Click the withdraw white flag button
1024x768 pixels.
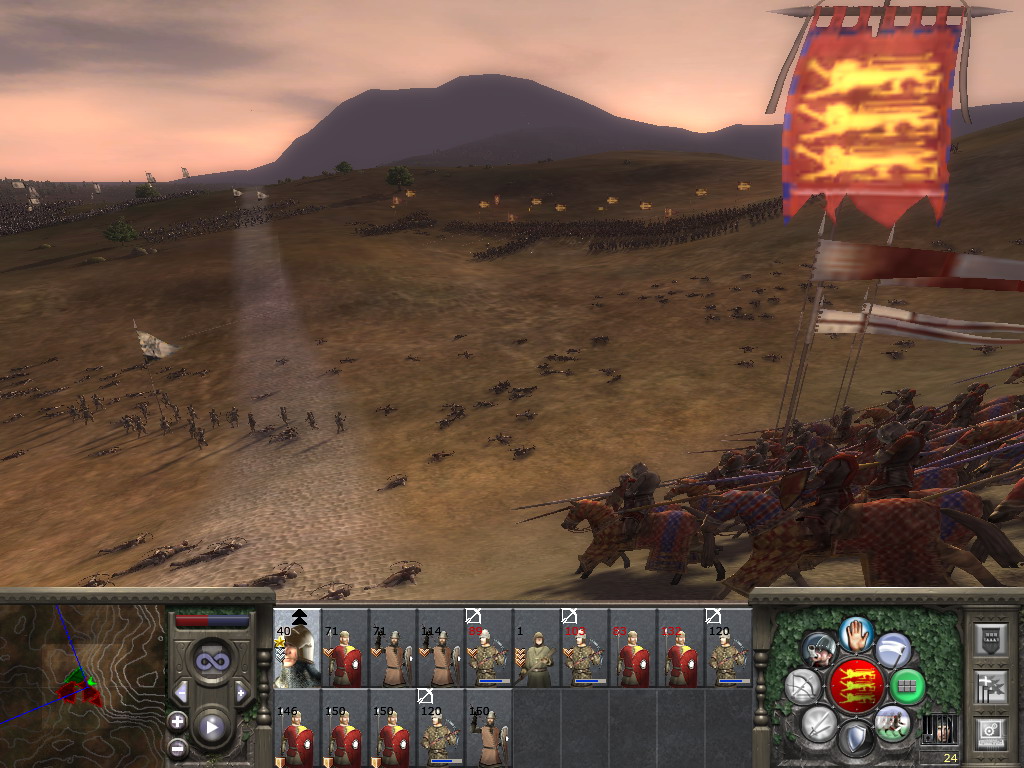click(892, 650)
